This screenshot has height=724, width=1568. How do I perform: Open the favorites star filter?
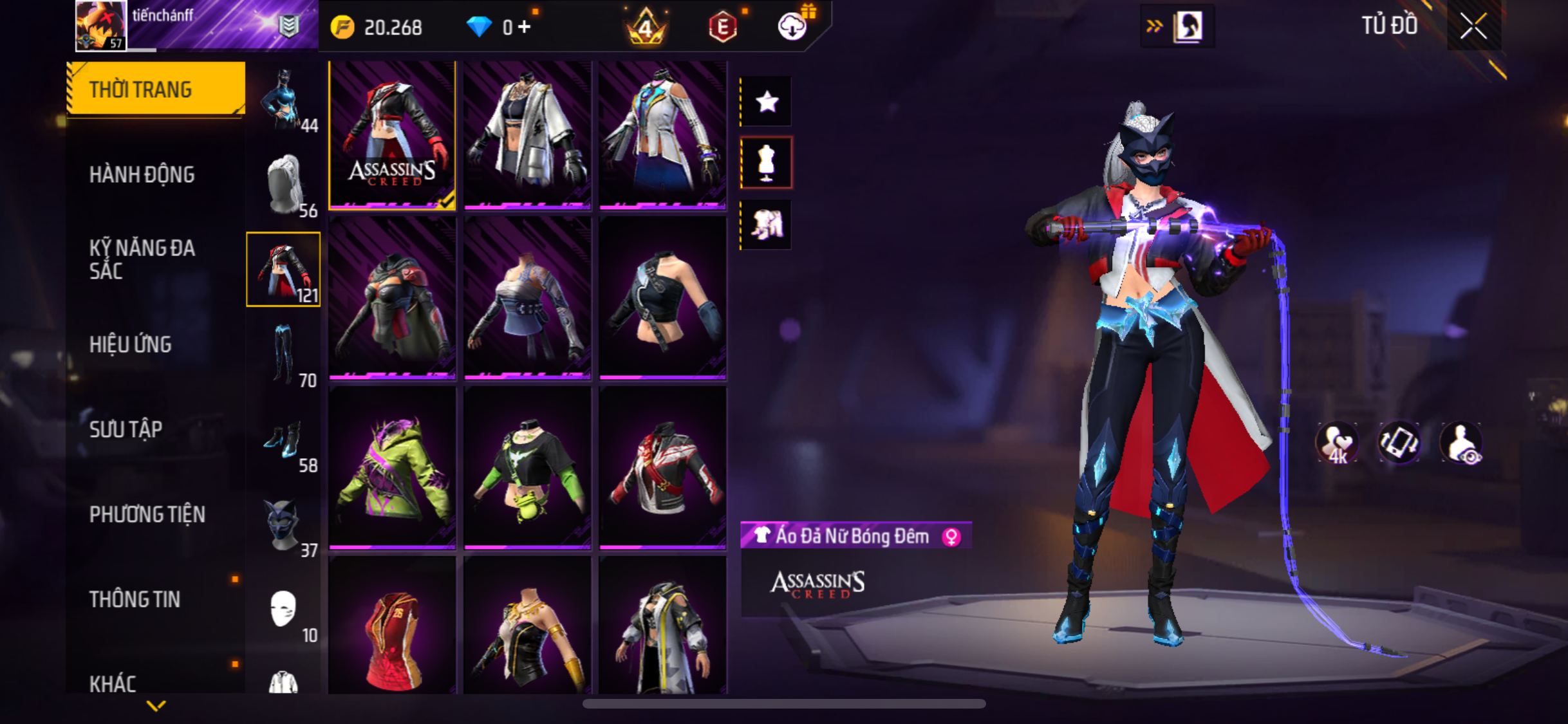767,102
